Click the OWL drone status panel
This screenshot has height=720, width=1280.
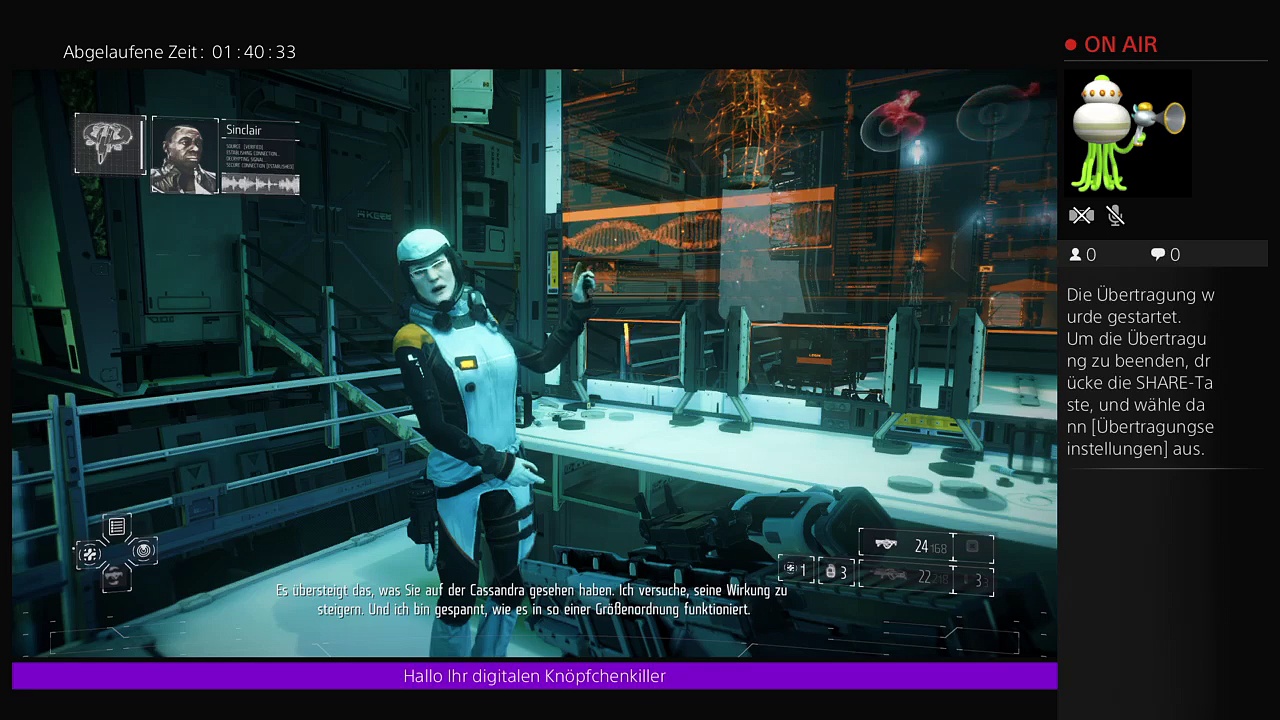click(x=110, y=144)
